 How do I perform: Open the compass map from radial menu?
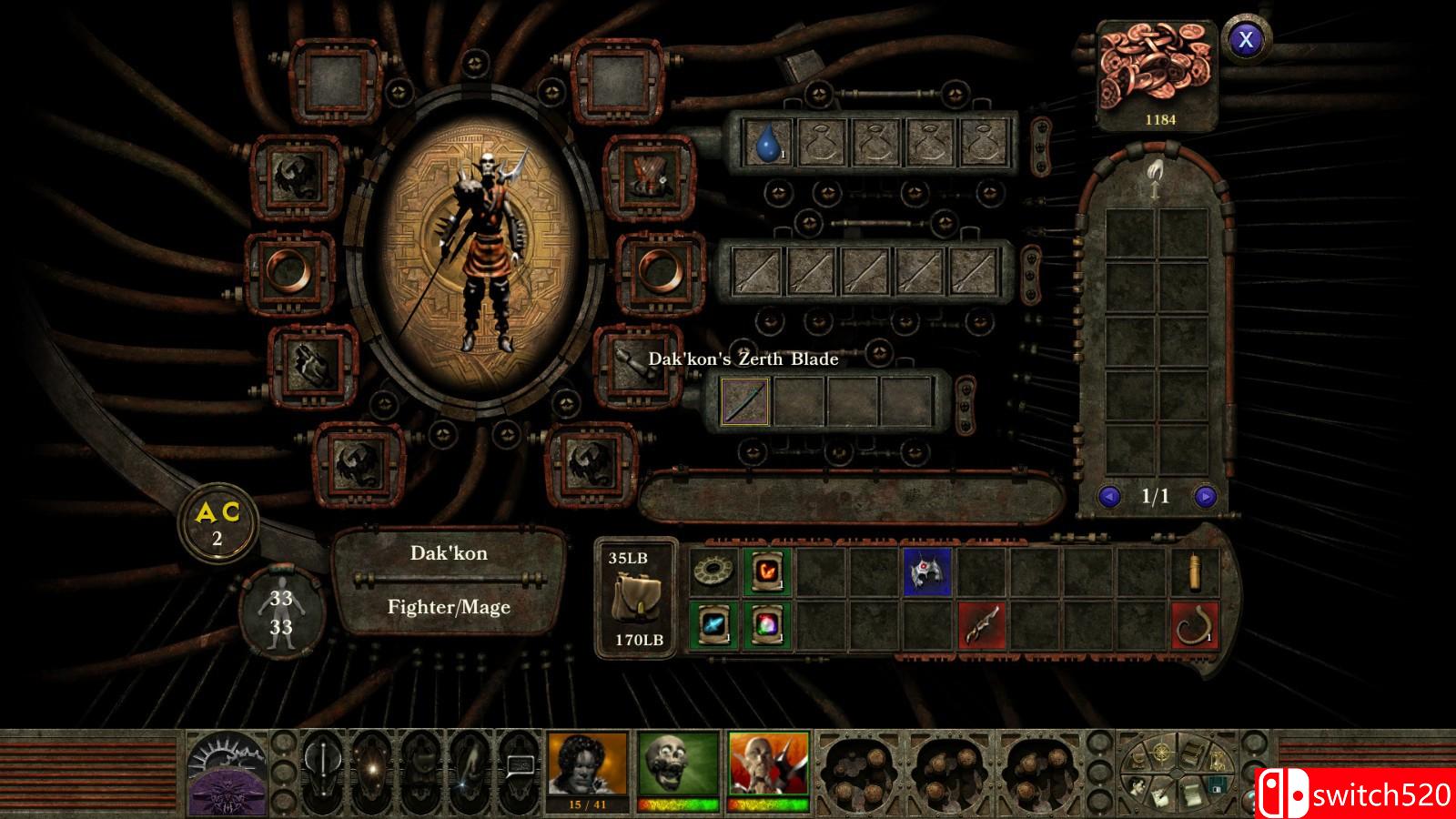click(1164, 753)
